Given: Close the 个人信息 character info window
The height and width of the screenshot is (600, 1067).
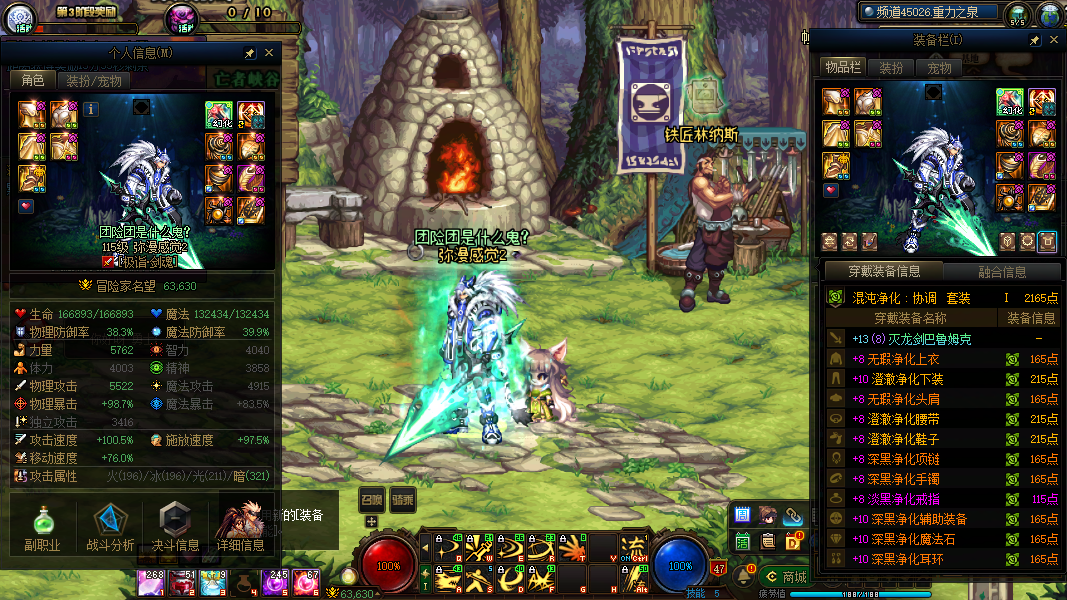Looking at the screenshot, I should [269, 53].
